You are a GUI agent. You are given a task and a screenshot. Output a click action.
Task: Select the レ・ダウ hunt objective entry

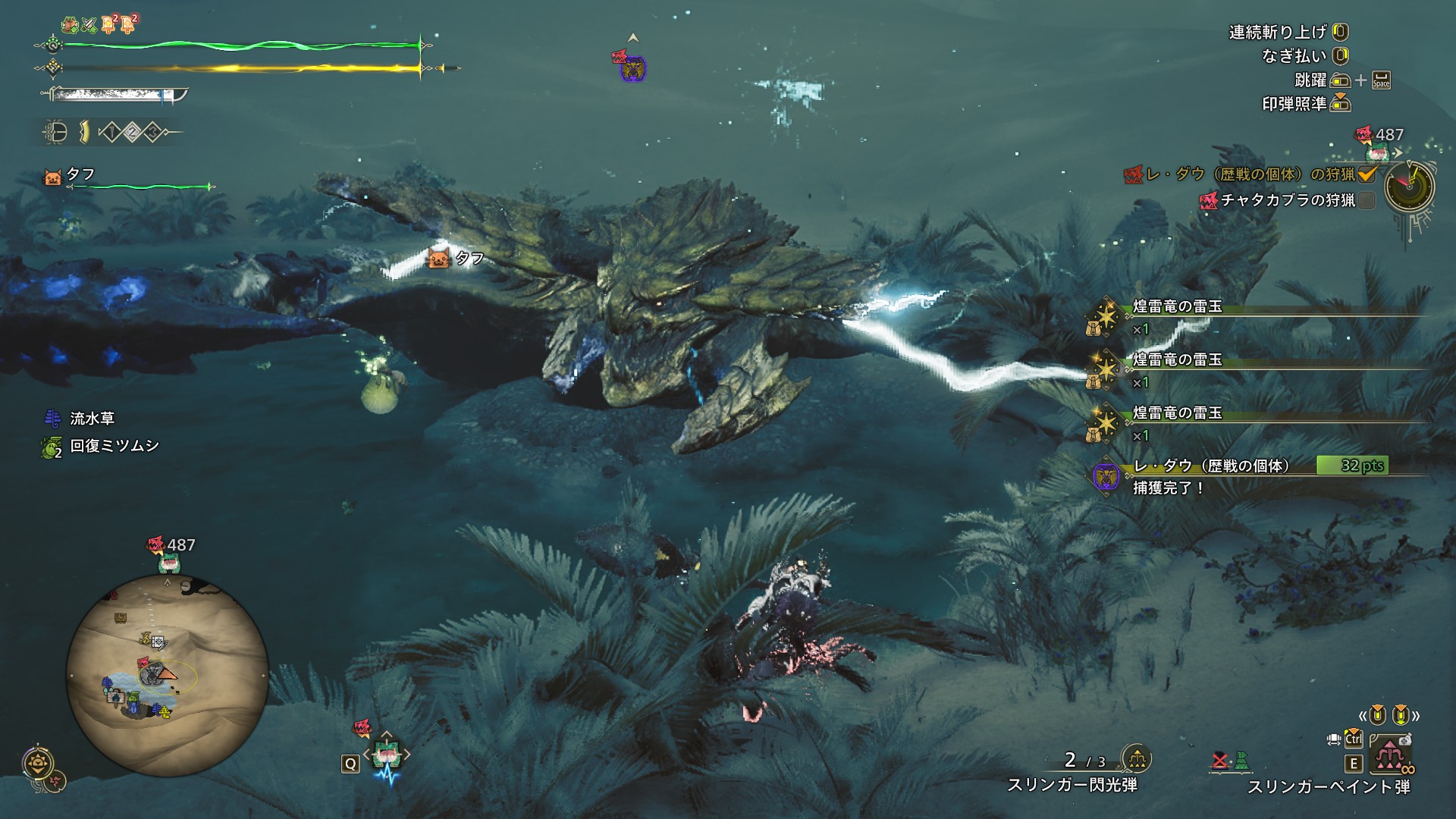1250,174
